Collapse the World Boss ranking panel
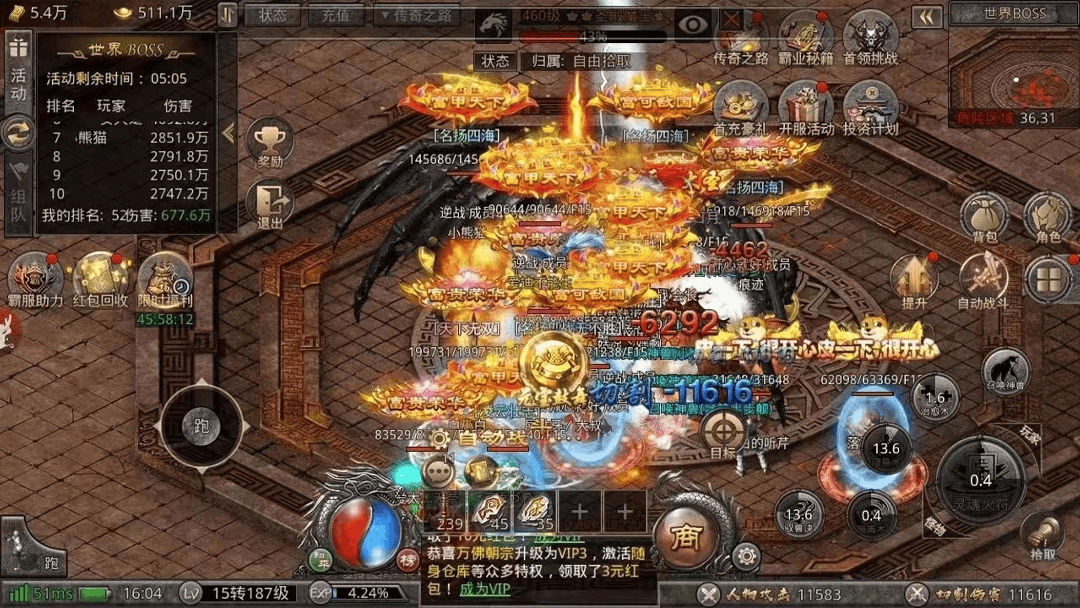Screen dimensions: 1080x608 click(x=228, y=132)
